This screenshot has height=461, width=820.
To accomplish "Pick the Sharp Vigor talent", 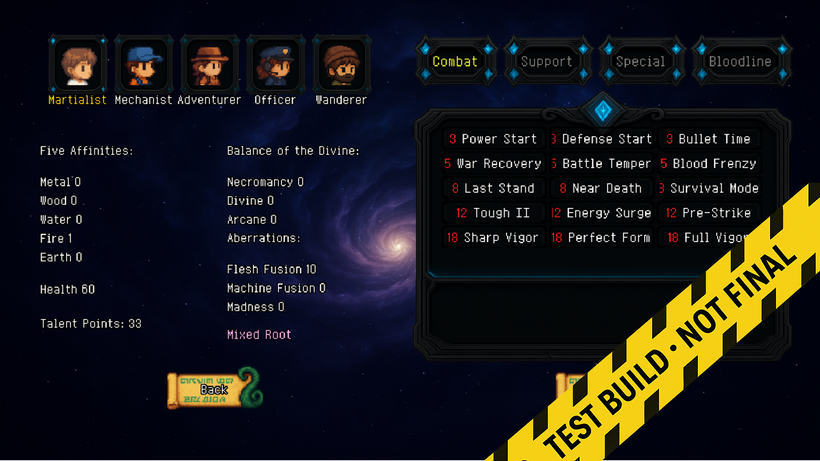I will tap(493, 237).
